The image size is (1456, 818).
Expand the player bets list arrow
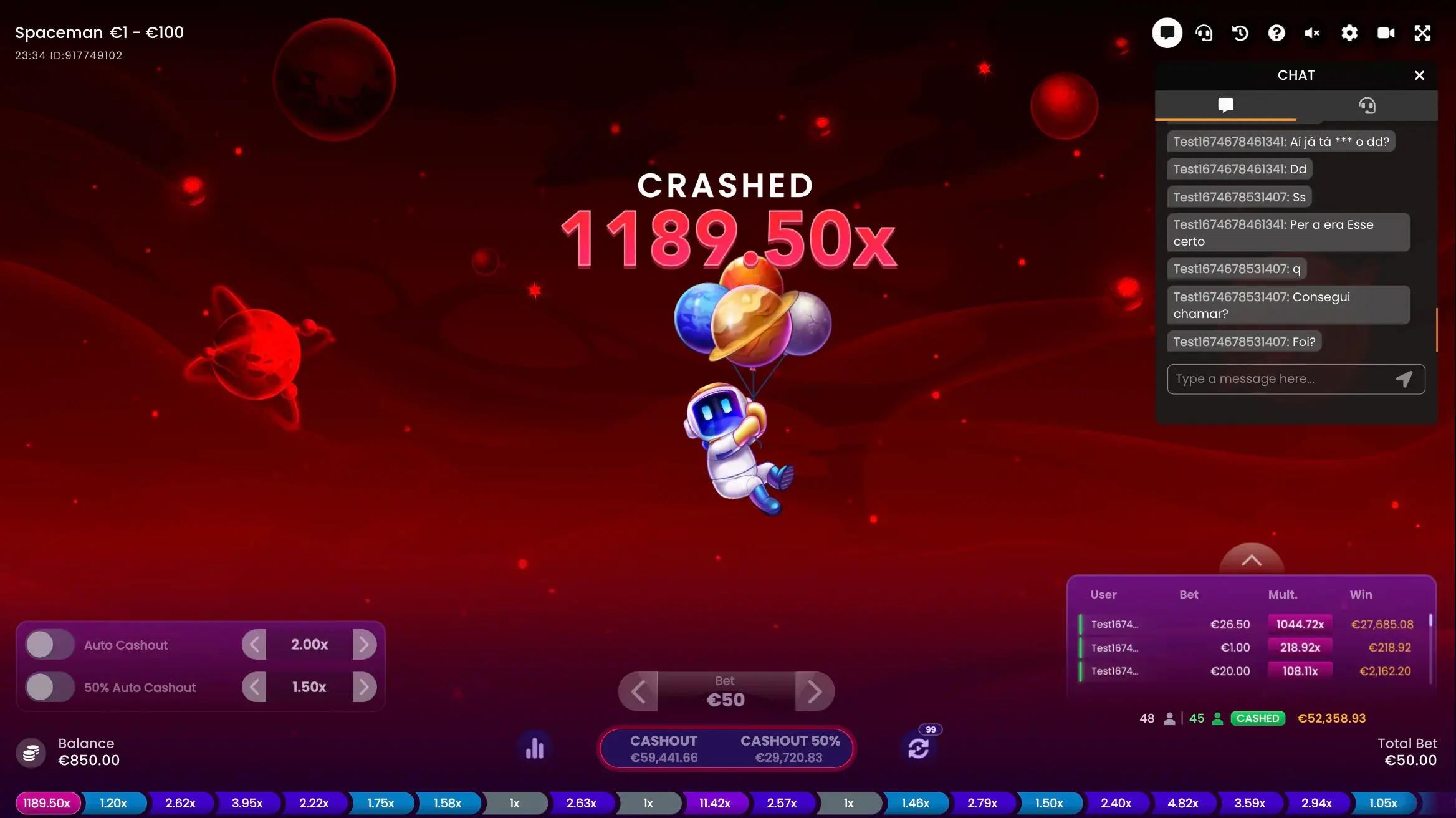(x=1251, y=561)
